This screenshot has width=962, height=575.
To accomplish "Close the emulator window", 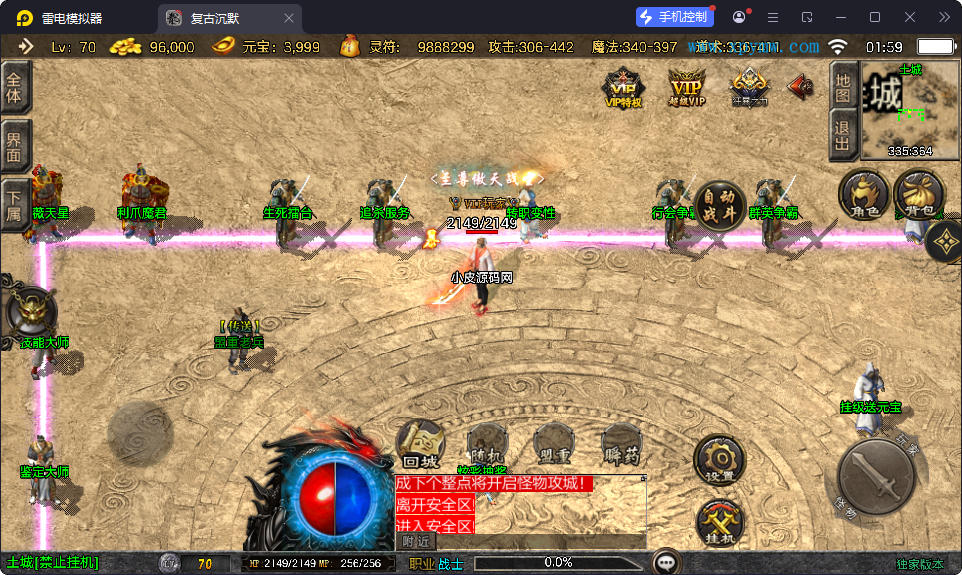I will click(x=909, y=17).
